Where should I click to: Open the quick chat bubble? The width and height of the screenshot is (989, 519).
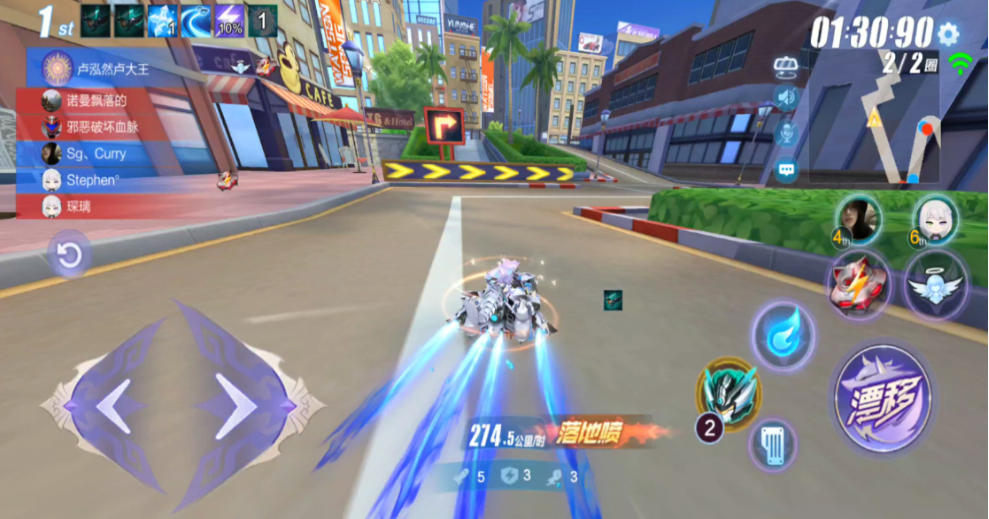(786, 170)
